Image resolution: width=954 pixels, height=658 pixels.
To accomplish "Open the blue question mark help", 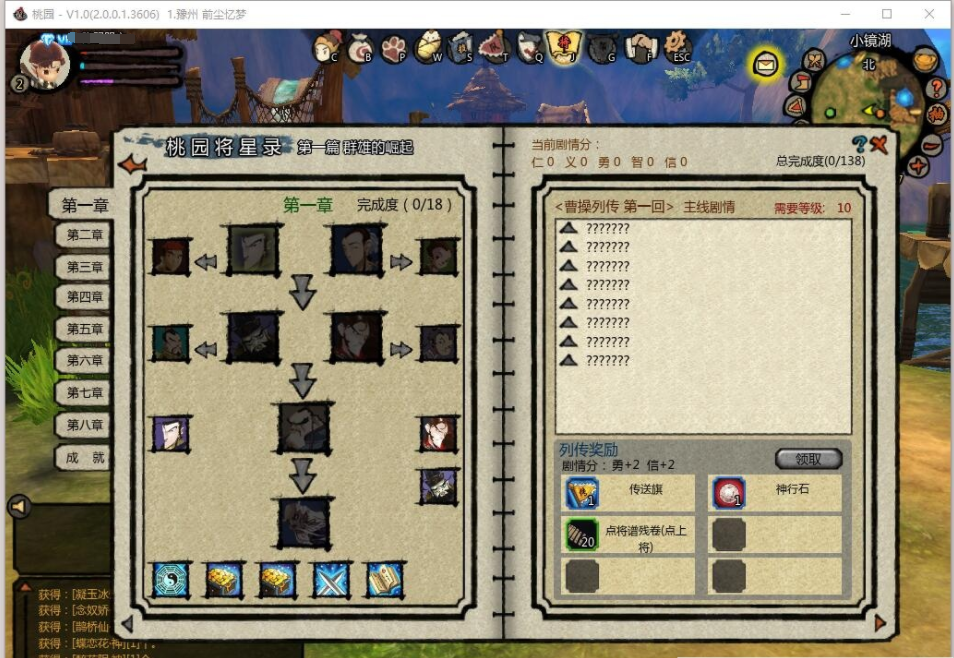I will [859, 145].
